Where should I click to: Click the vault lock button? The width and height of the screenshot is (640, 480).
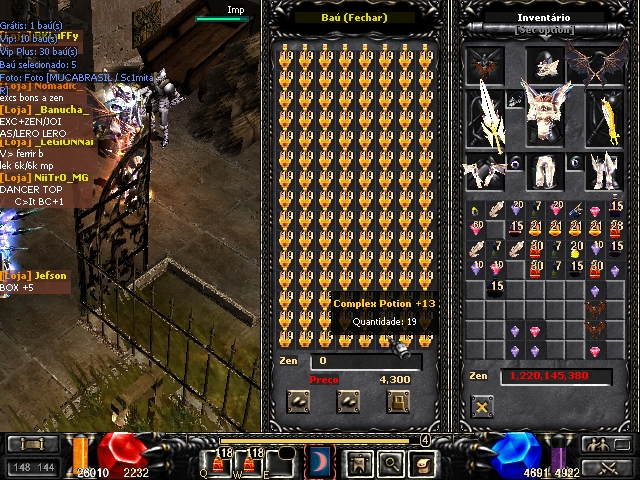[x=398, y=401]
